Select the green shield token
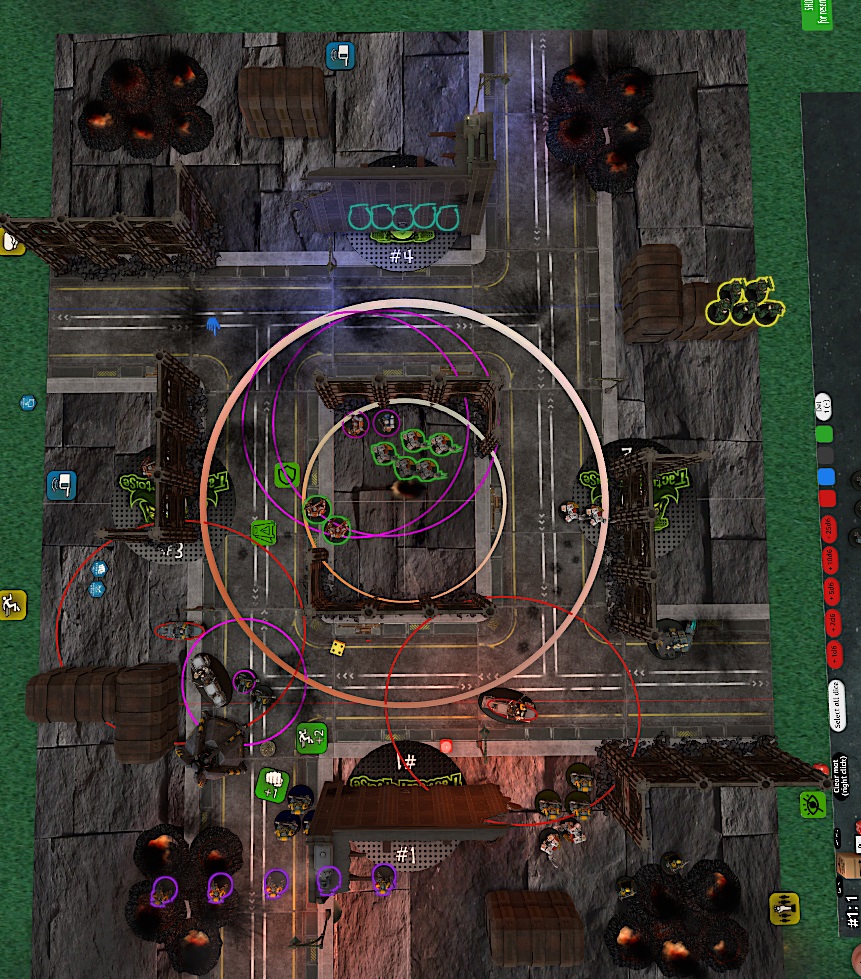The width and height of the screenshot is (861, 979). coord(288,474)
